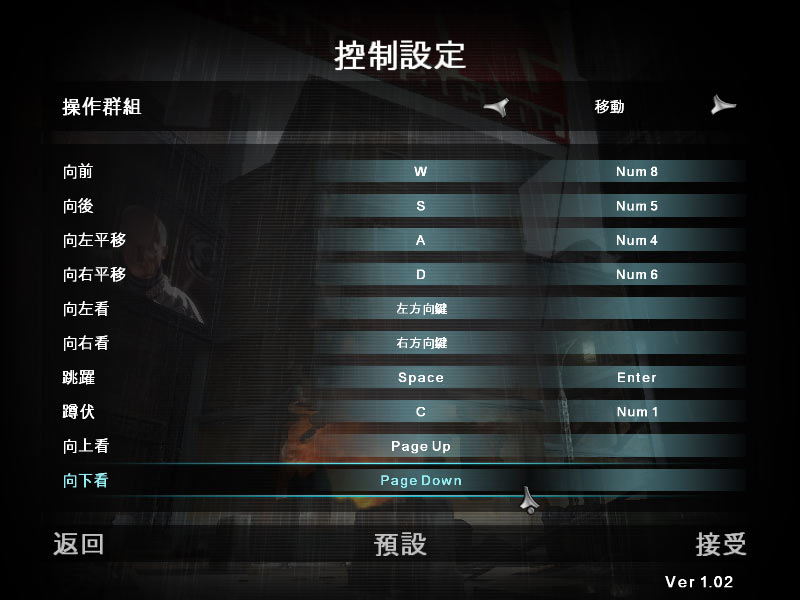This screenshot has height=600, width=800.
Task: Edit the Num 5 secondary binding
Action: (x=637, y=206)
